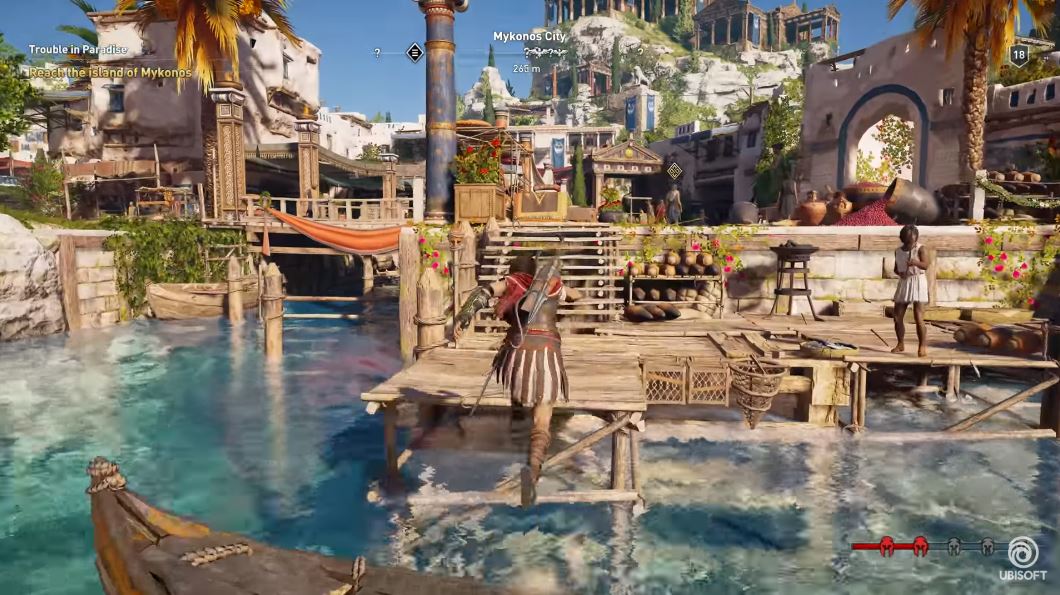Select the Mykonos City compass label
Image resolution: width=1060 pixels, height=595 pixels.
point(529,36)
